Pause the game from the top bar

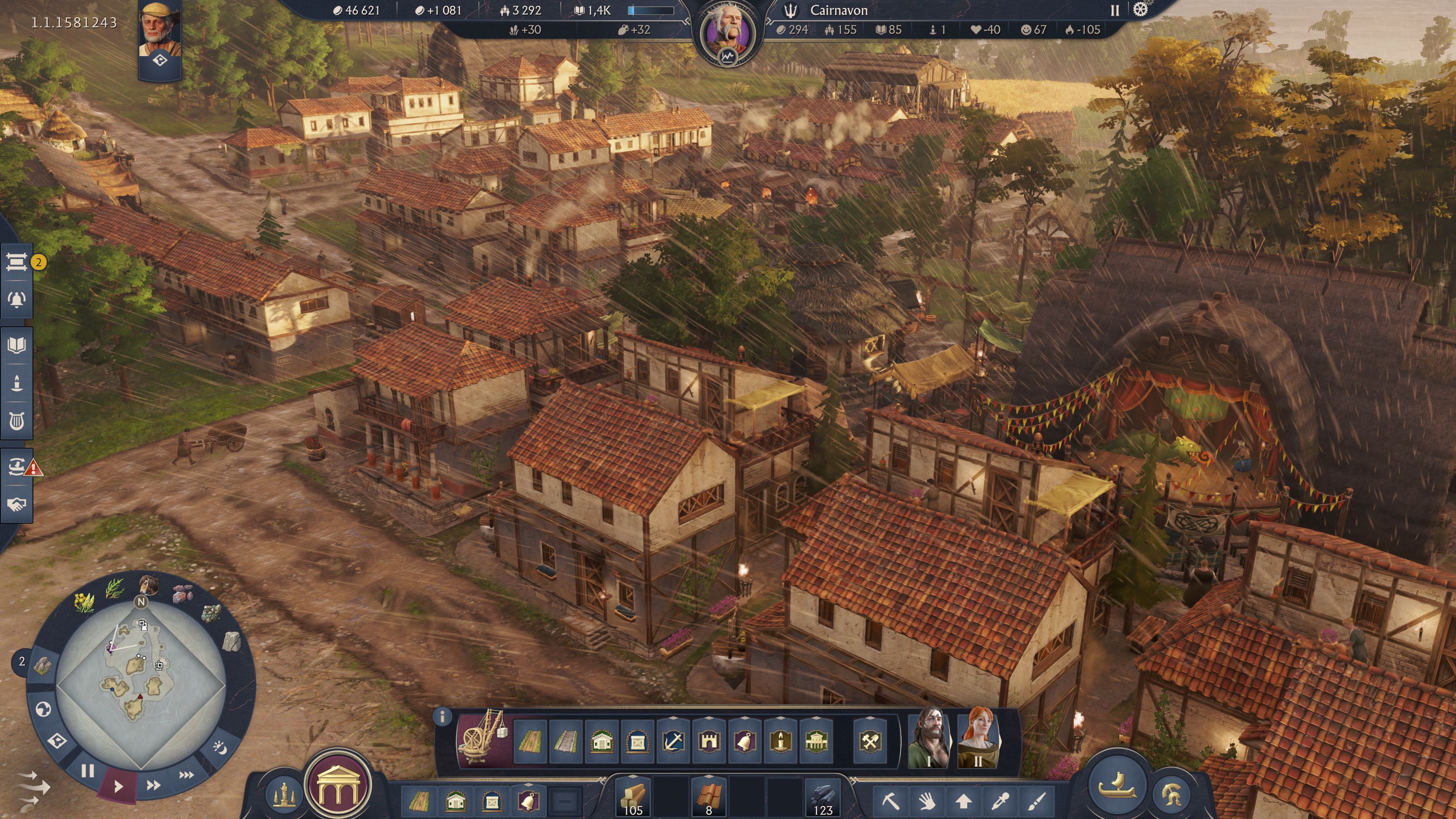(1115, 11)
